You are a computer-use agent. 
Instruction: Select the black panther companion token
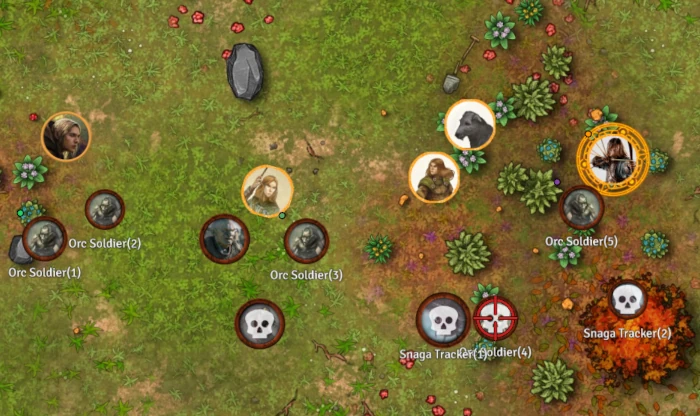point(469,125)
